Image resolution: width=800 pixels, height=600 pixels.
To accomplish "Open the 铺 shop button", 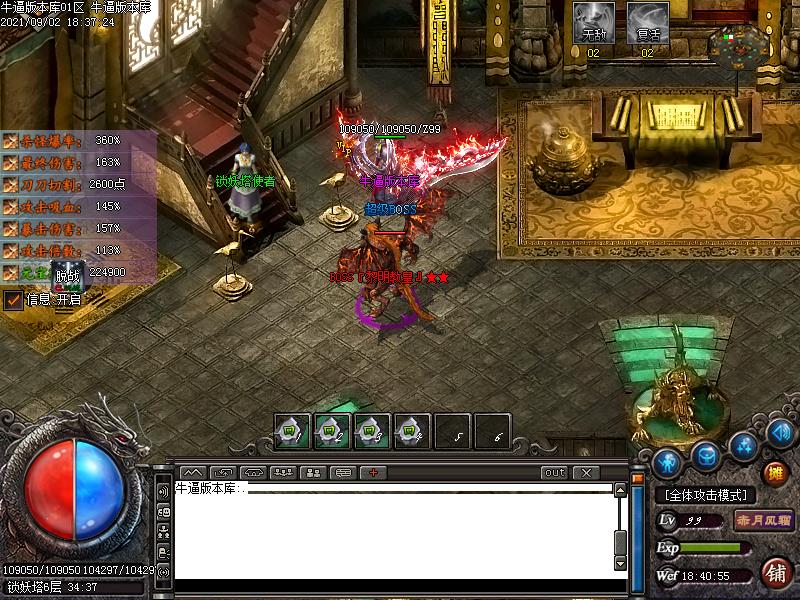I will [x=775, y=572].
